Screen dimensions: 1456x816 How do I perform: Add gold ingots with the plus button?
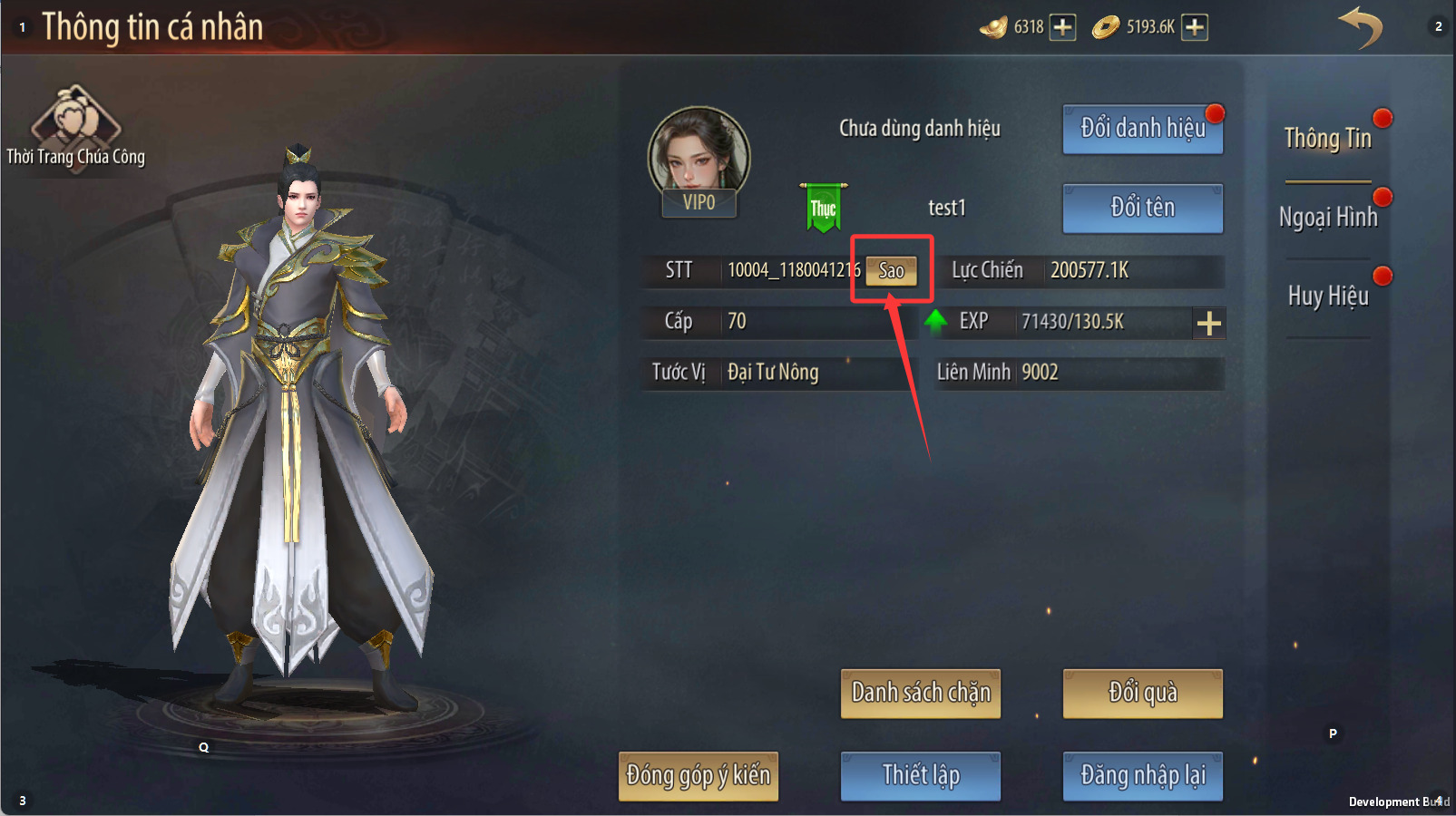1062,27
